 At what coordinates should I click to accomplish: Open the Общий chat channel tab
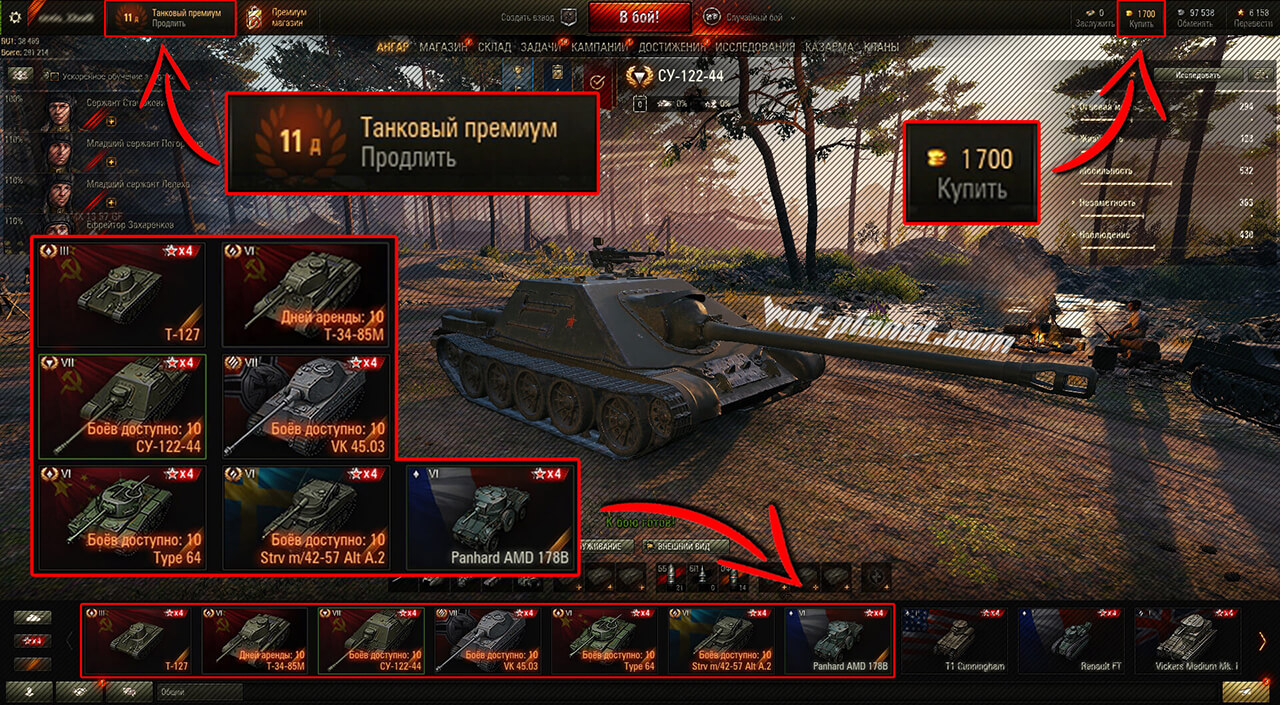(200, 691)
